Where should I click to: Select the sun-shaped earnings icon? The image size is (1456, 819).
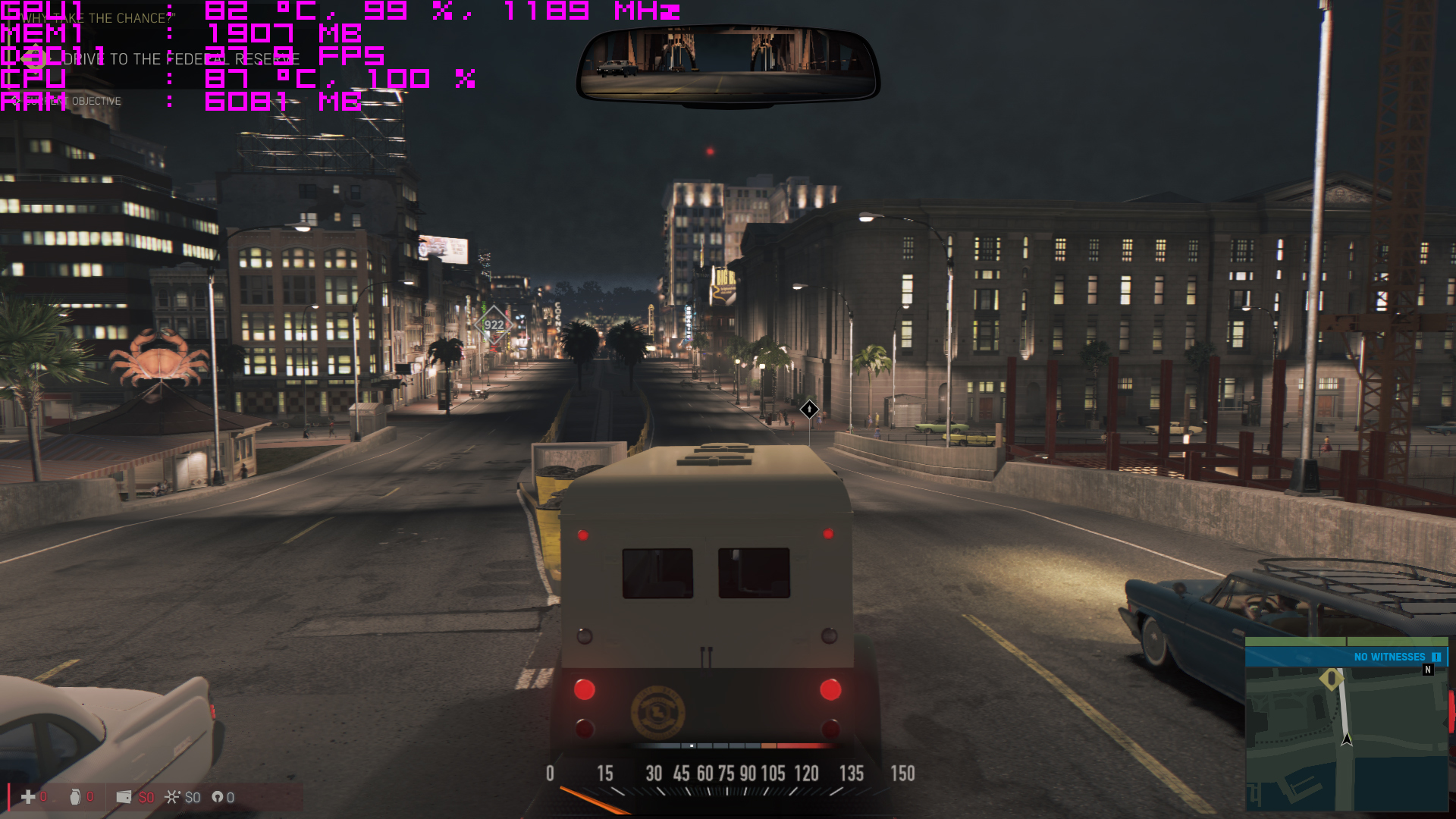tap(173, 797)
